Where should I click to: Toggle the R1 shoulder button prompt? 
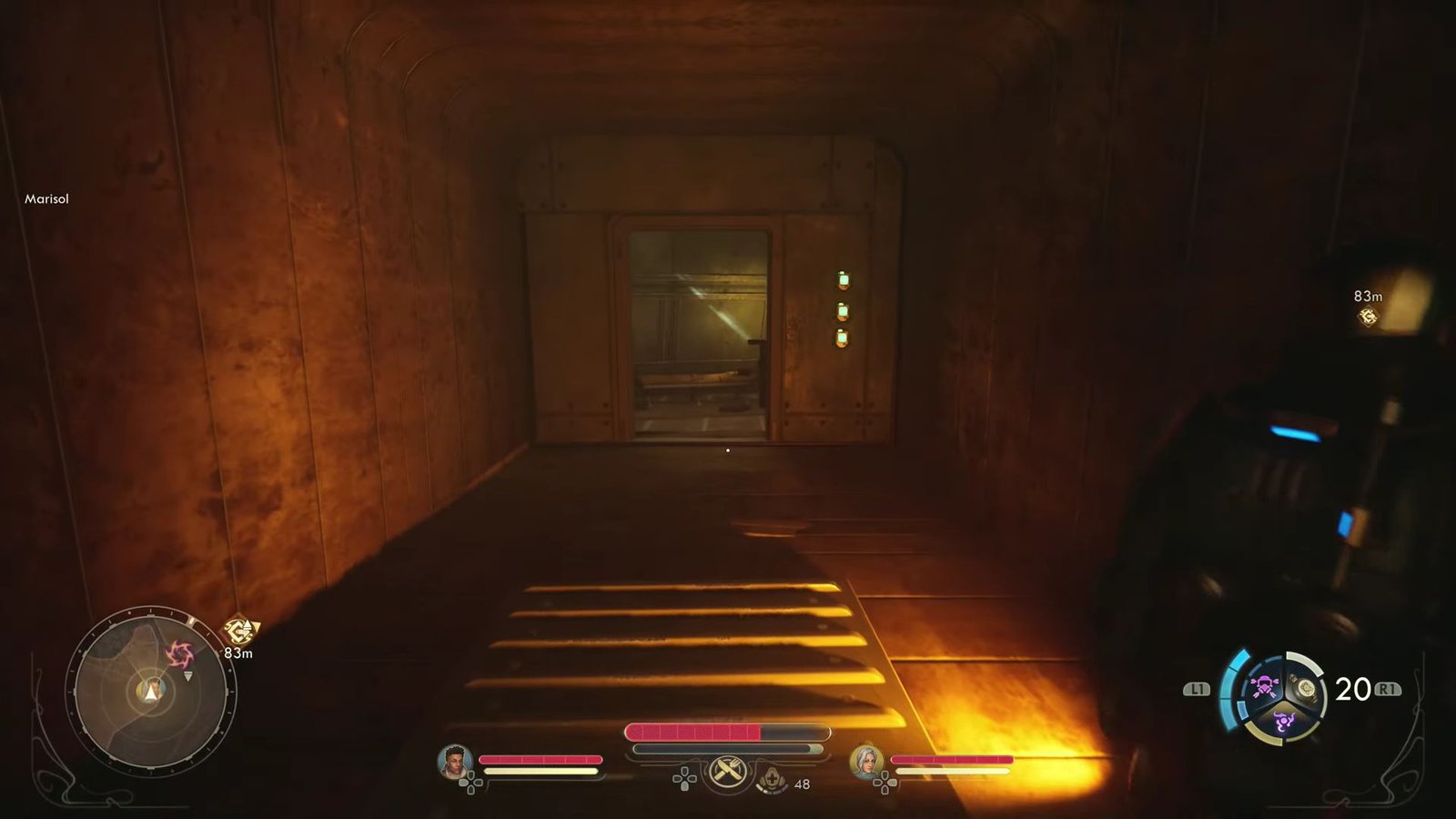[1387, 688]
